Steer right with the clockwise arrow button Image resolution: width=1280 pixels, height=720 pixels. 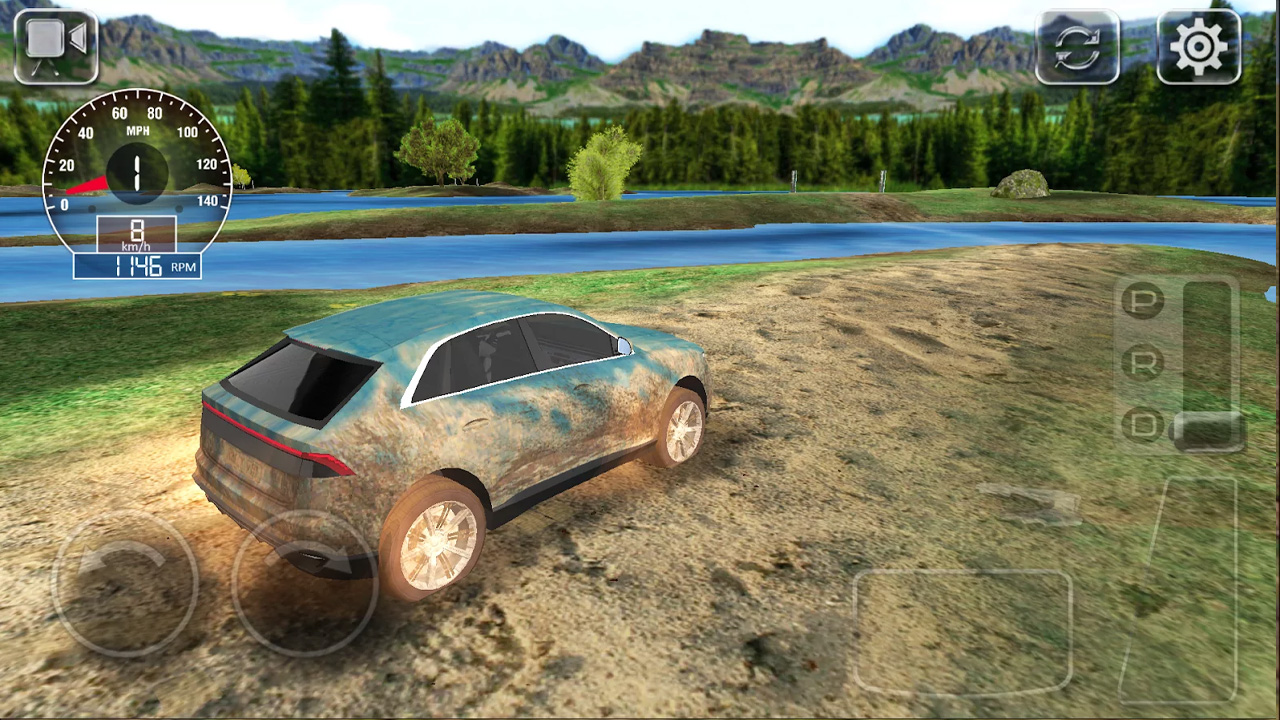click(x=304, y=583)
